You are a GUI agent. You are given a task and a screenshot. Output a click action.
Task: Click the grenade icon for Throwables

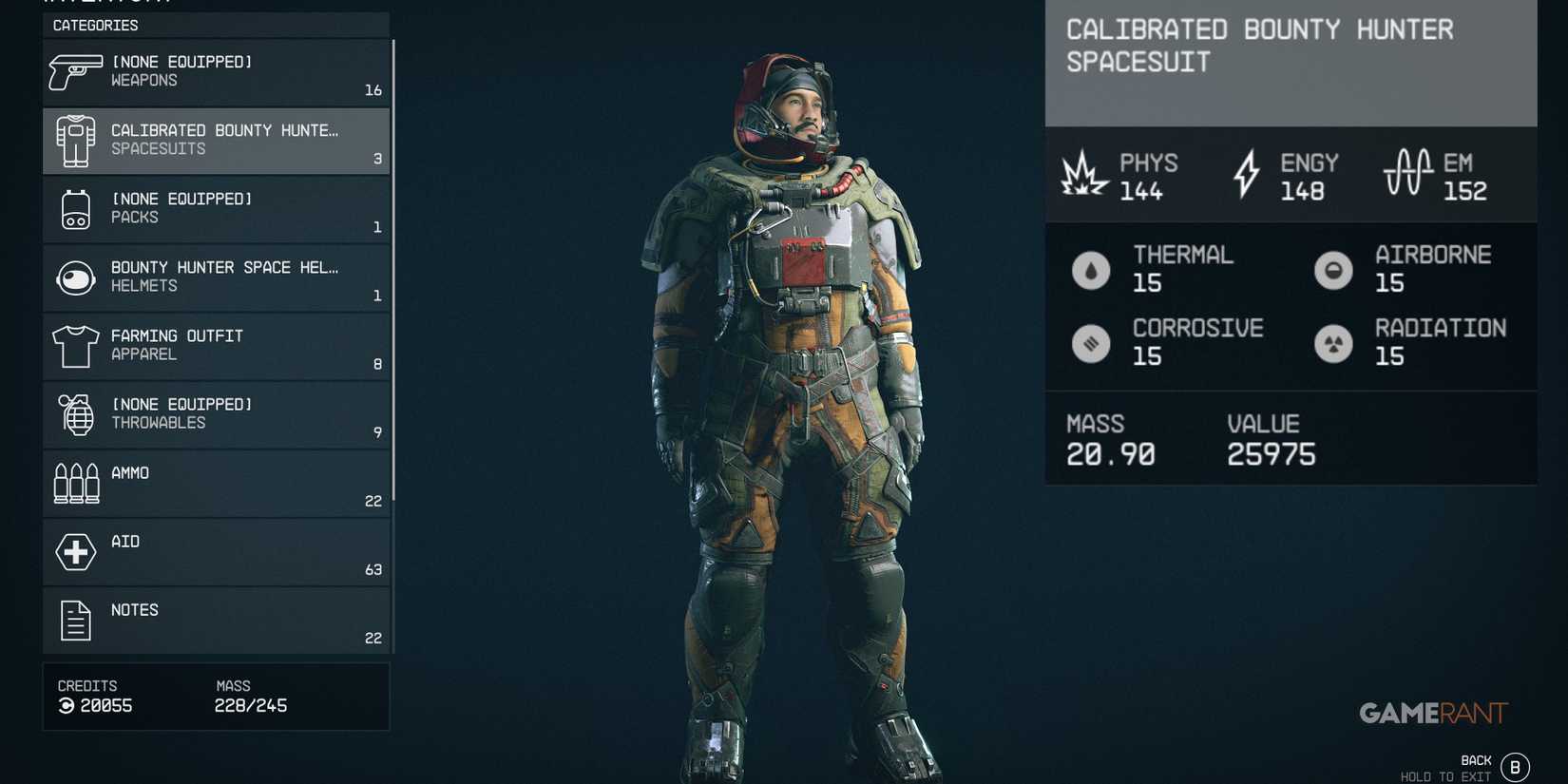tap(75, 414)
